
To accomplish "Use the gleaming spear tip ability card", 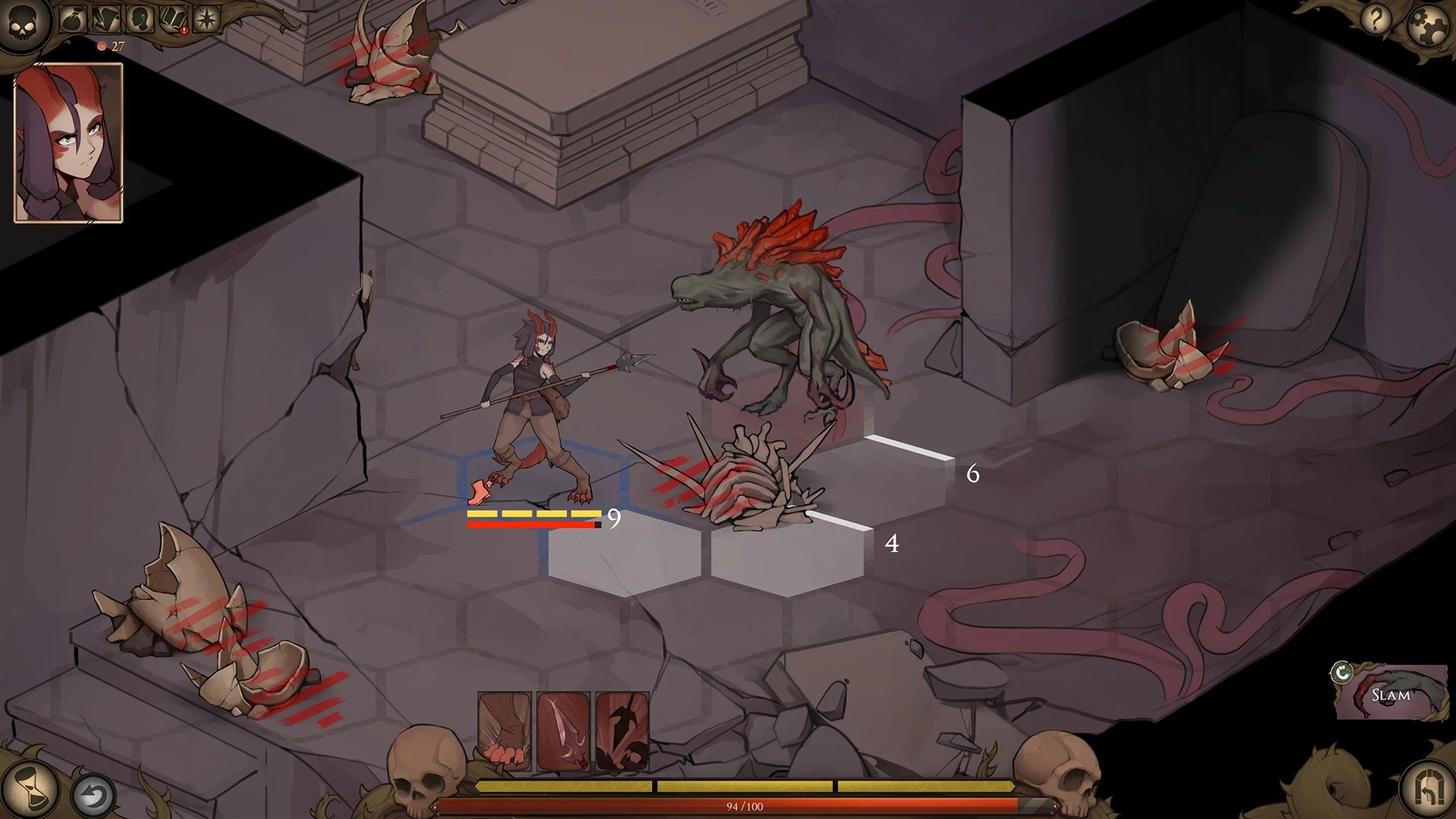I will (x=563, y=732).
